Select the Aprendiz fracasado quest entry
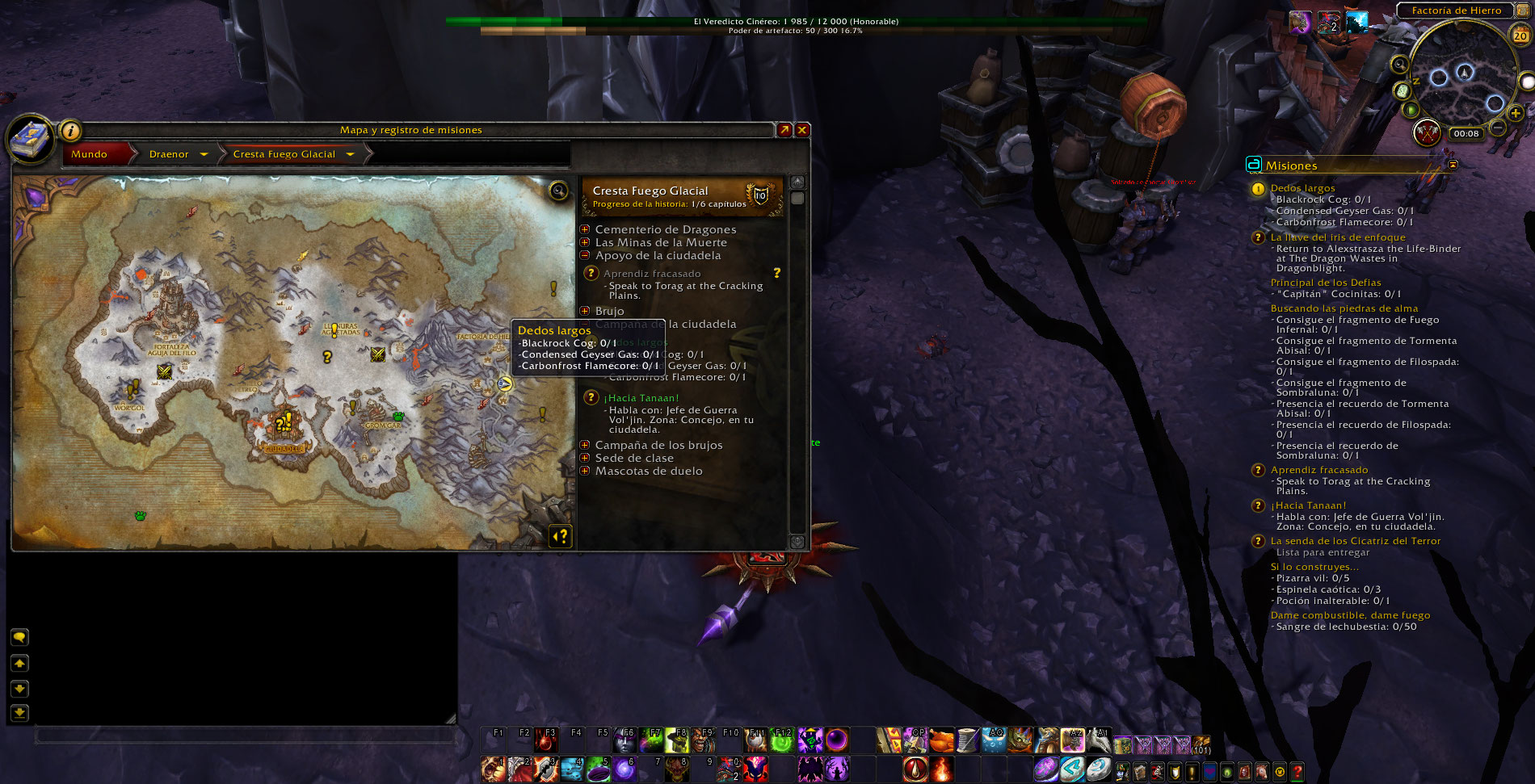Image resolution: width=1535 pixels, height=784 pixels. pyautogui.click(x=652, y=274)
